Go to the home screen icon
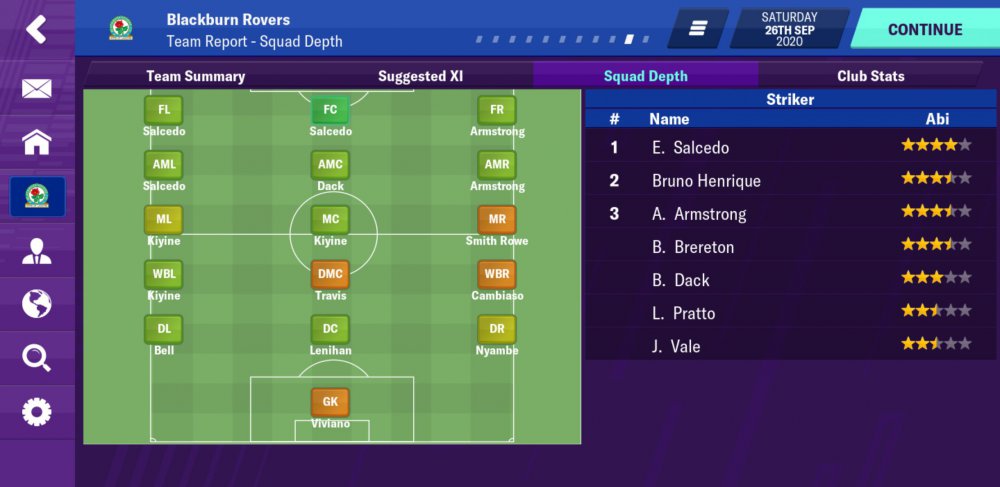The height and width of the screenshot is (487, 1000). pos(36,142)
